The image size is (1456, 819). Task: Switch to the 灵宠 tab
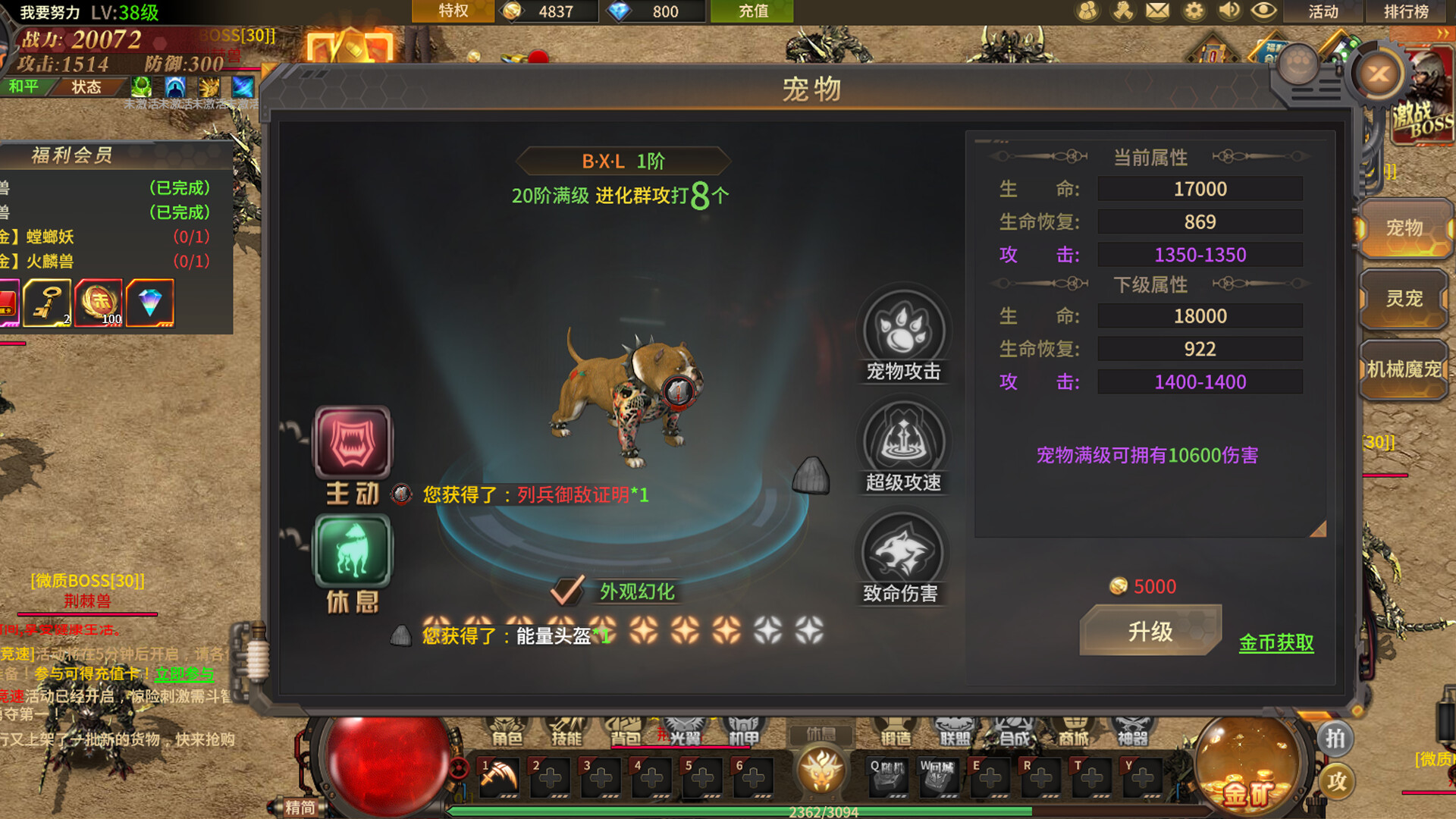coord(1405,300)
